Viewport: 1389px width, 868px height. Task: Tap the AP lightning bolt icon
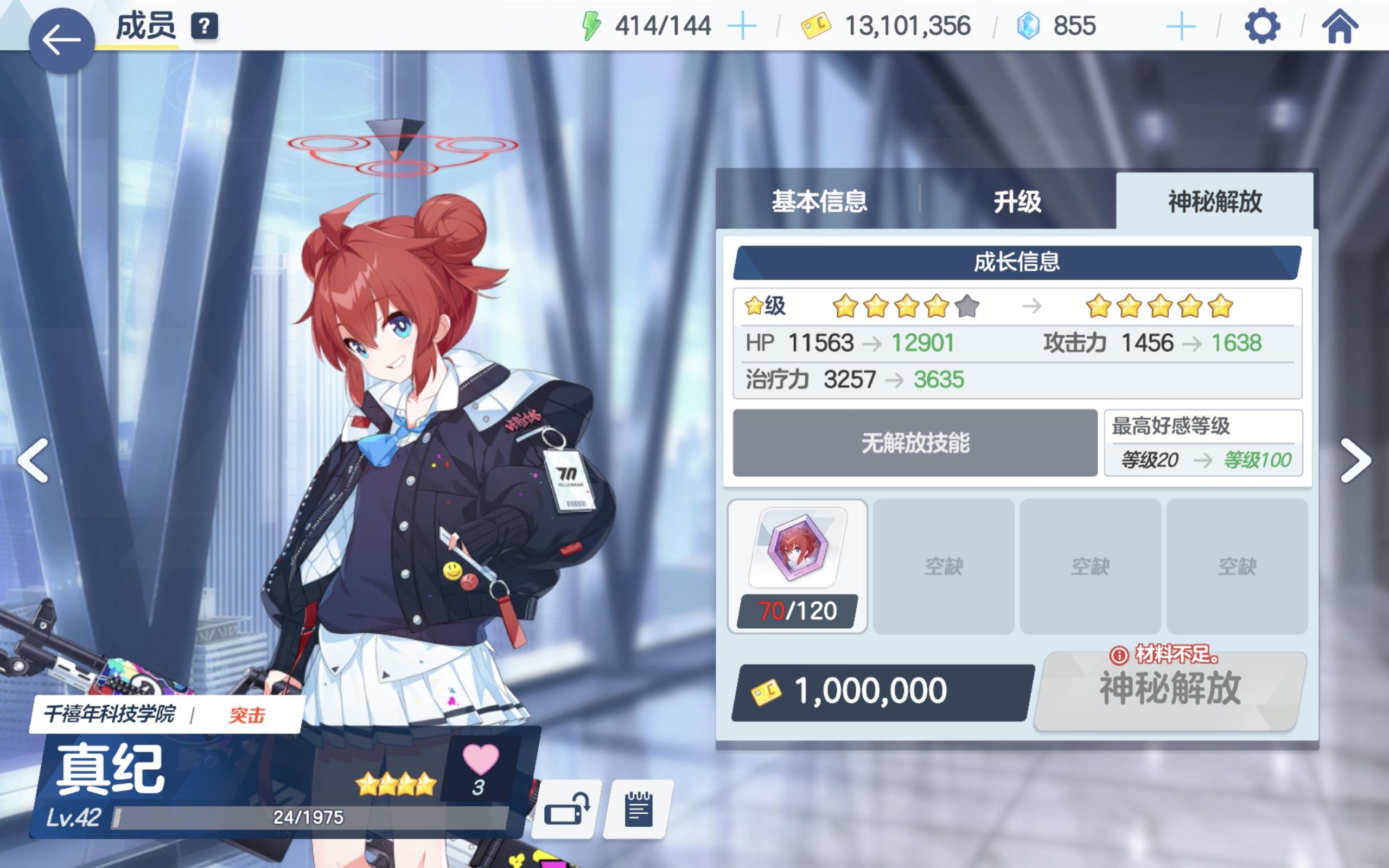(591, 25)
